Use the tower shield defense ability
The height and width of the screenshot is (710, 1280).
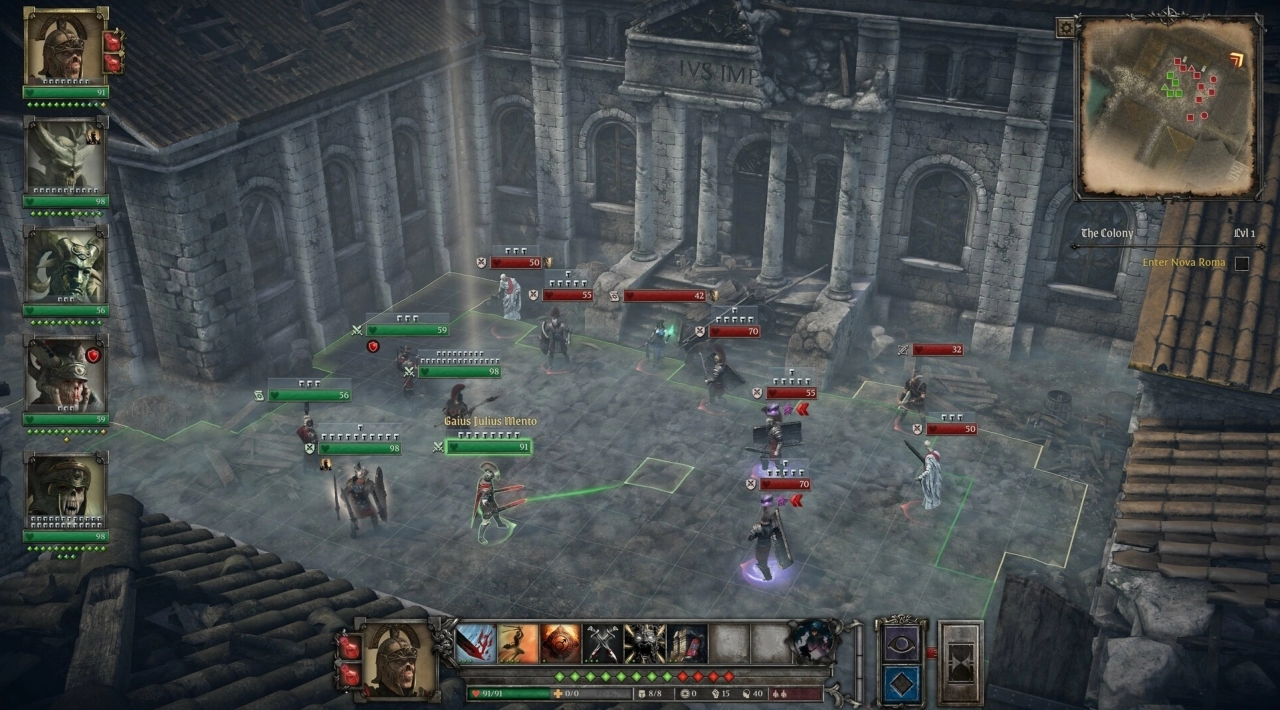point(688,644)
